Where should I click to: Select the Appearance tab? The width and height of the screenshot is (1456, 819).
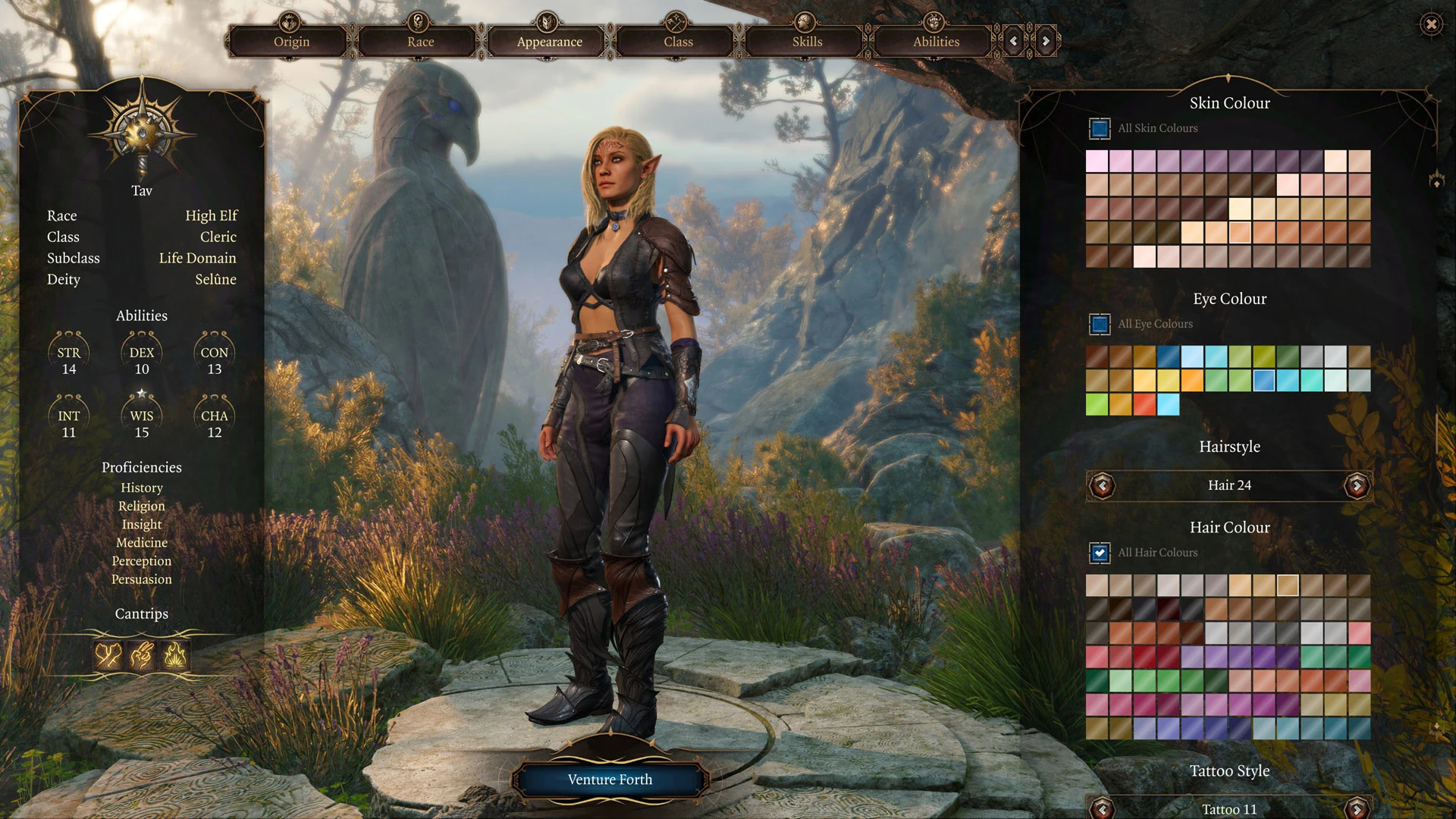pos(549,42)
